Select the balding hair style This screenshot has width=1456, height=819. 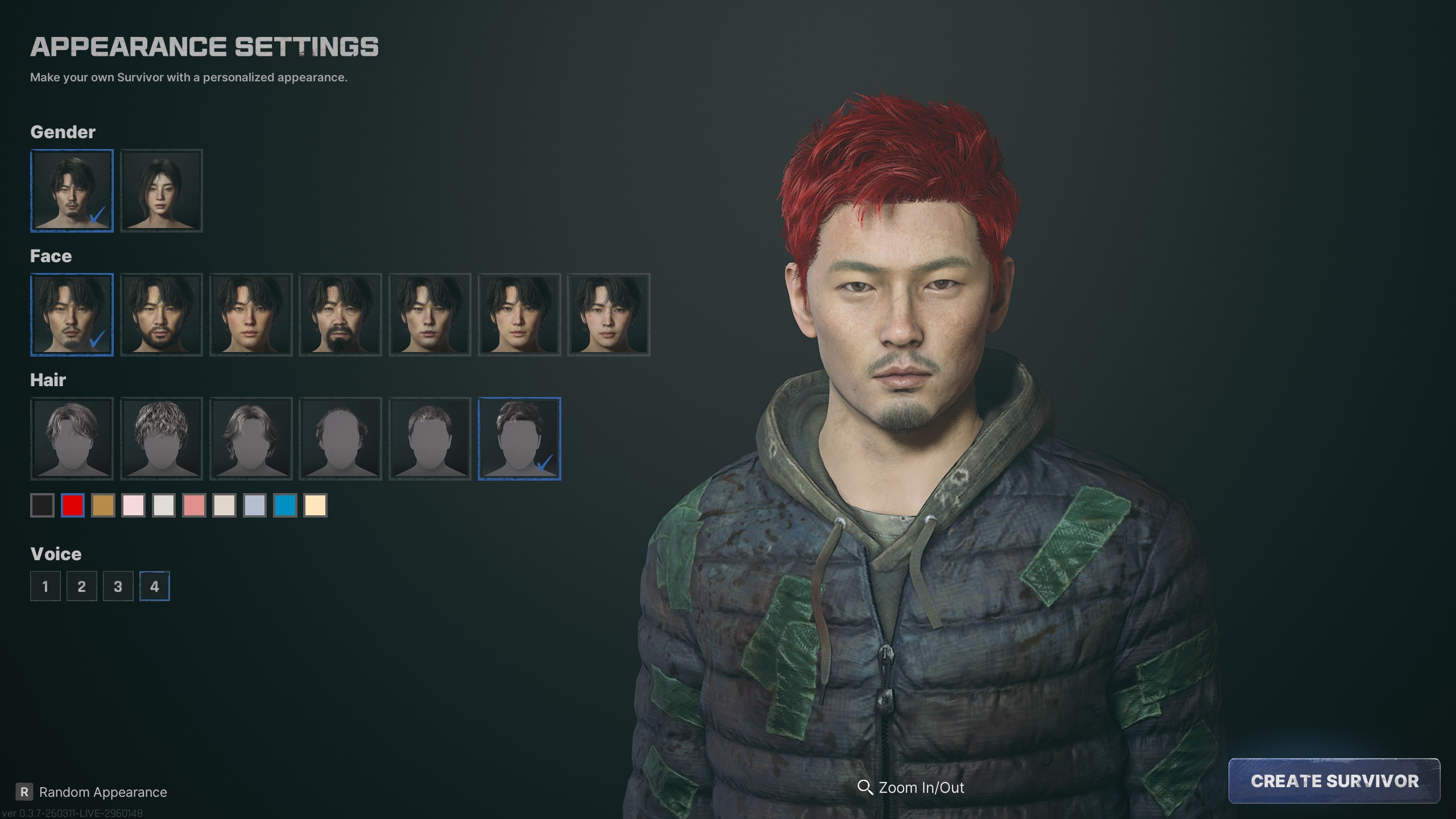[x=340, y=439]
